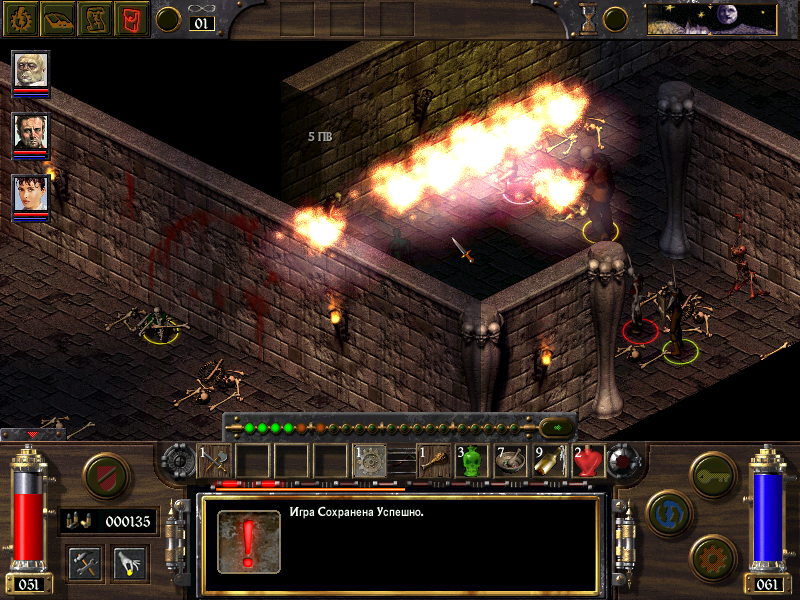Open the key button on right panel
This screenshot has width=800, height=600.
[712, 471]
